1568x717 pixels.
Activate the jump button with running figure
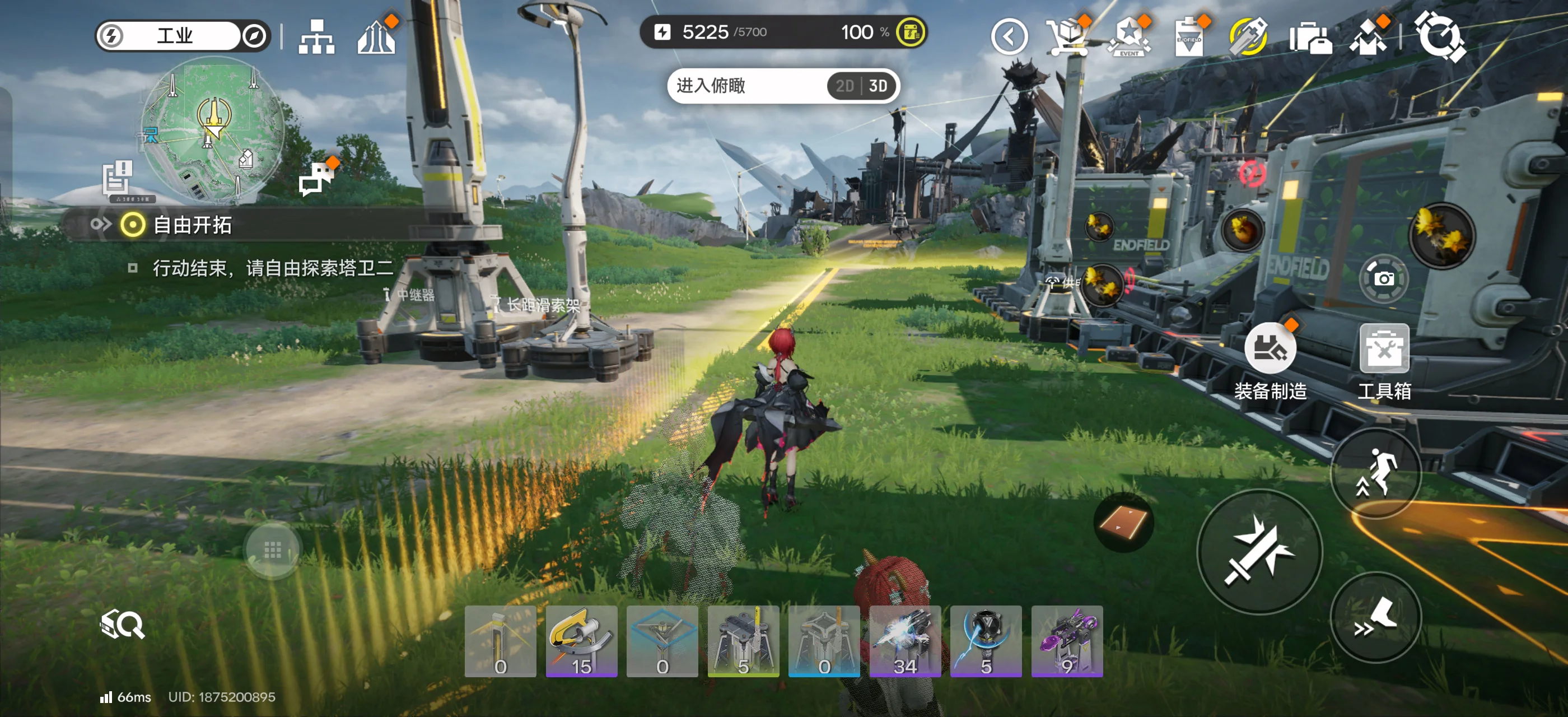coord(1375,473)
